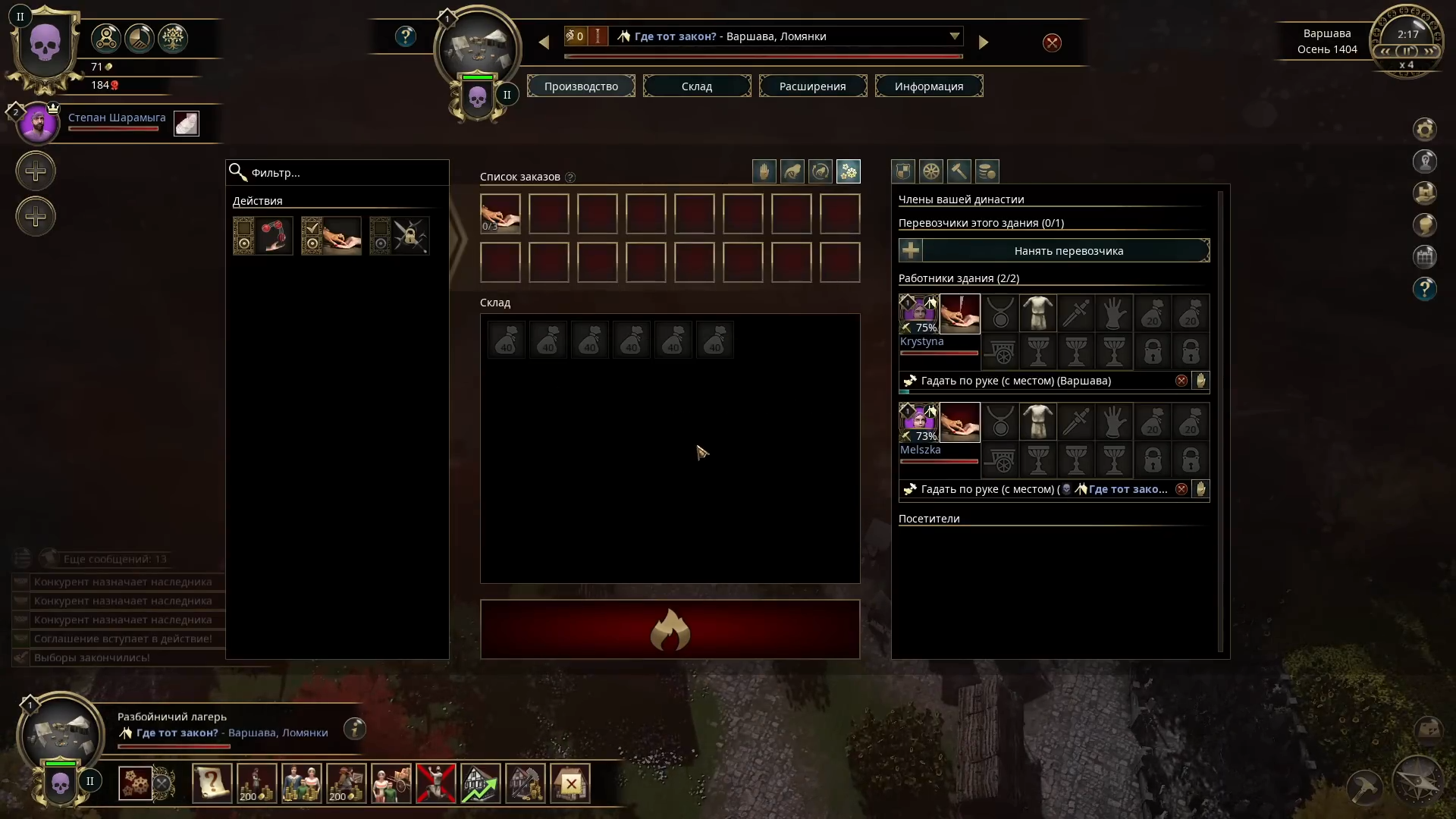1456x819 pixels.
Task: Select worker Krystyna's portrait
Action: pos(918,313)
